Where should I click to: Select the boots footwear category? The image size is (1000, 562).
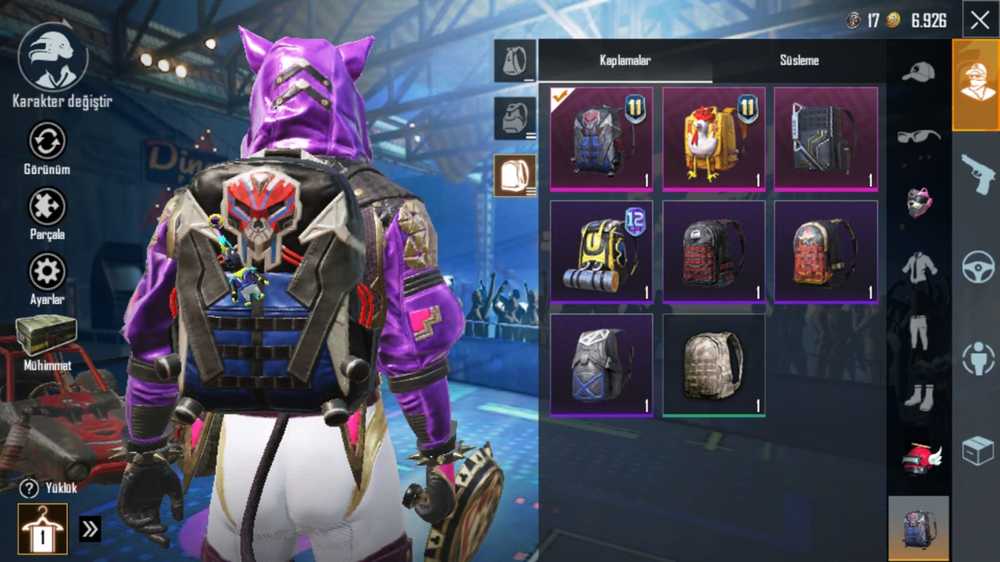(x=918, y=397)
